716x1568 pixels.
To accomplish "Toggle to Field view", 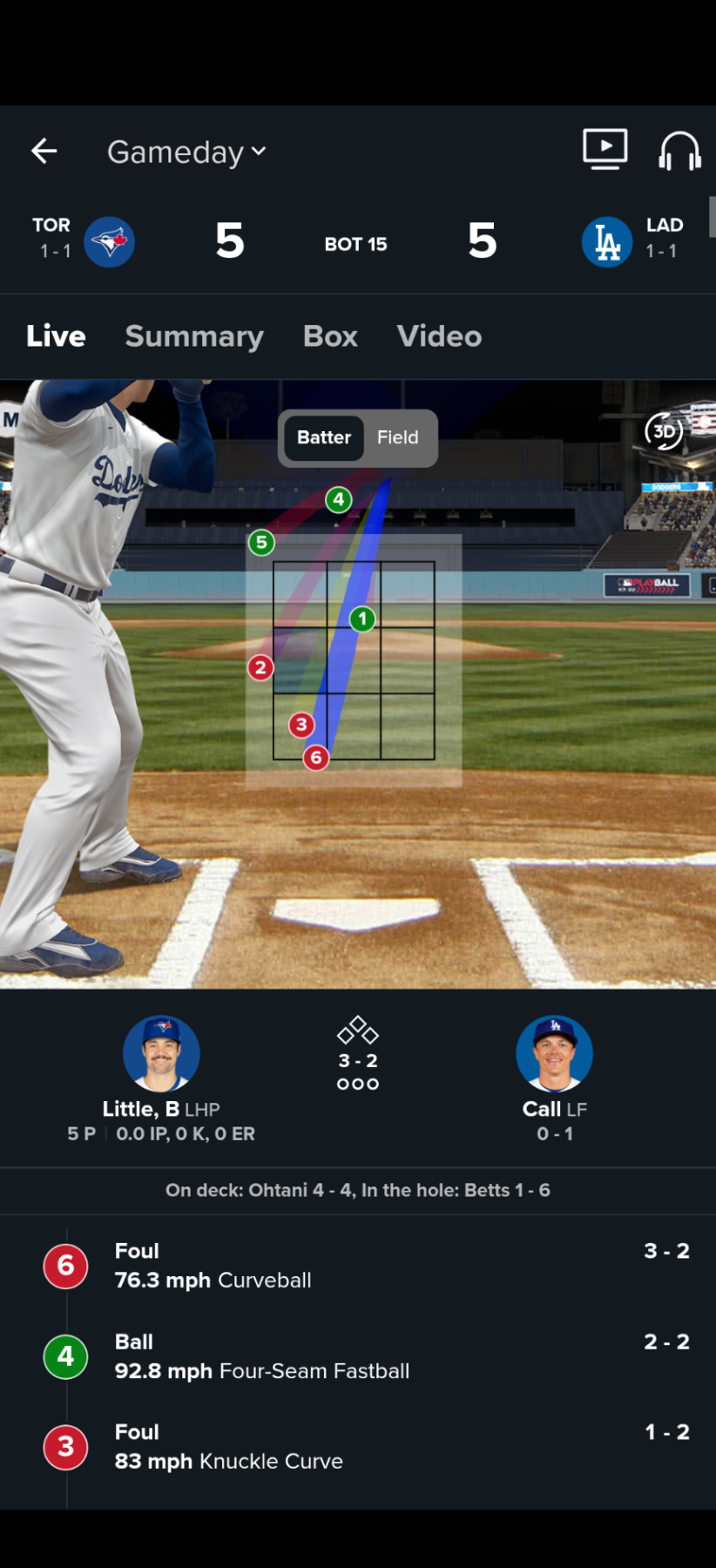I will click(x=397, y=437).
